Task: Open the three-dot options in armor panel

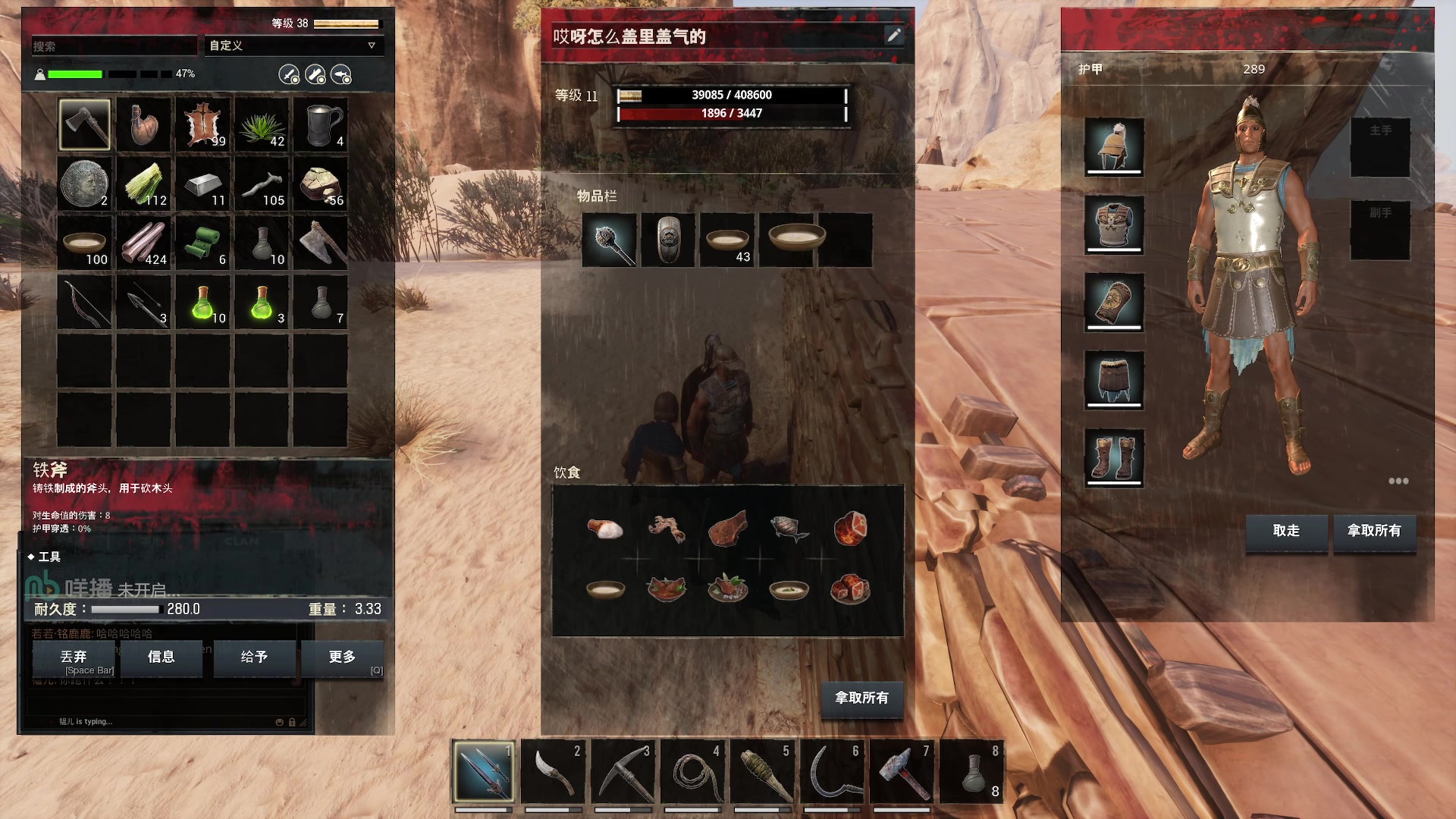Action: 1398,481
